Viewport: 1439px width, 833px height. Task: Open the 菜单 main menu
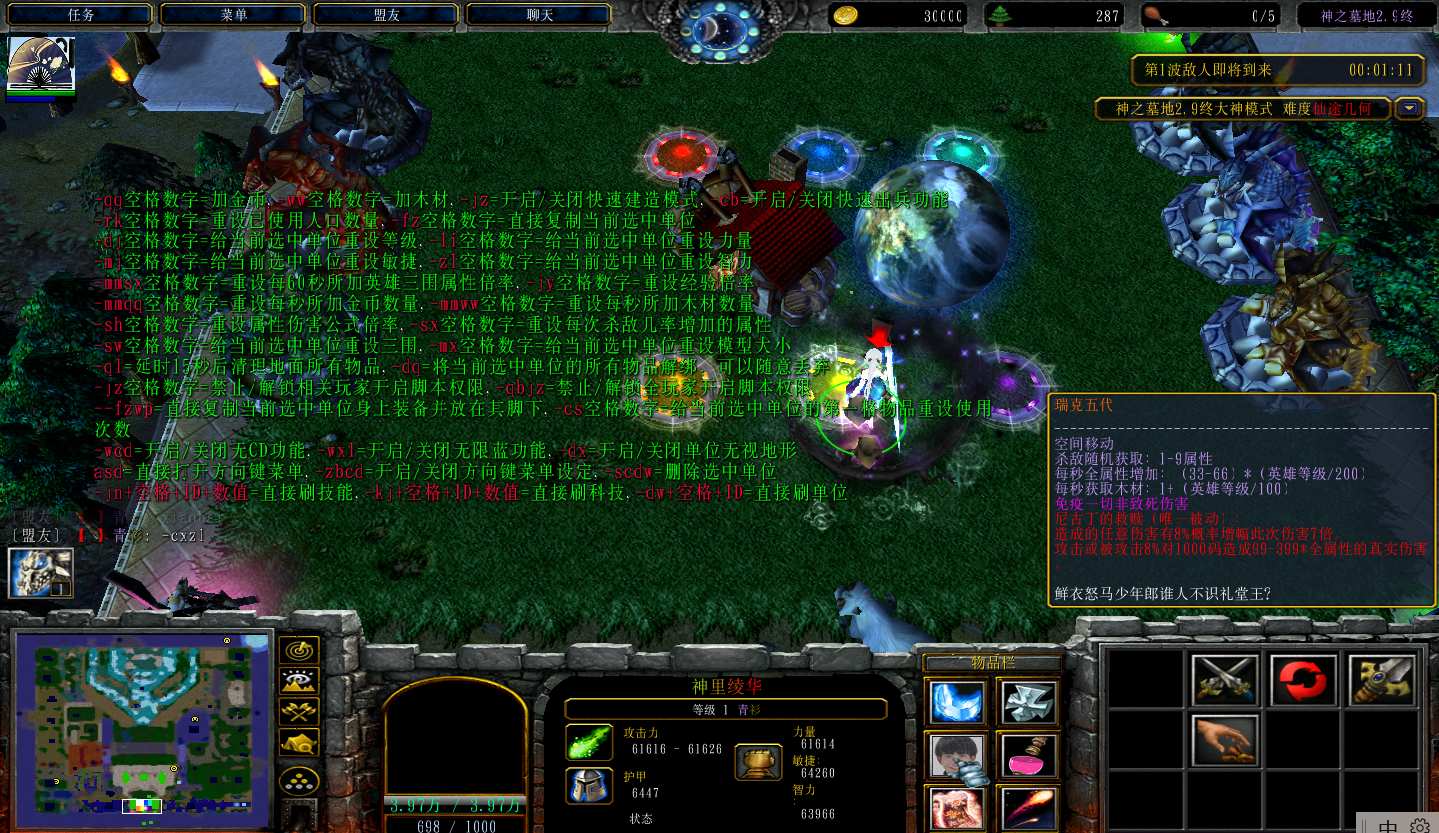(x=234, y=15)
